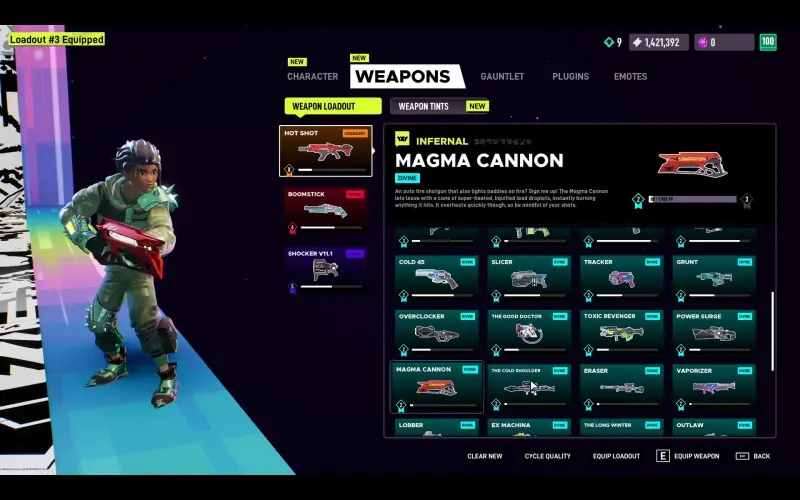Select the Shocker V11.1 loadout slot
The width and height of the screenshot is (800, 500).
tap(325, 270)
